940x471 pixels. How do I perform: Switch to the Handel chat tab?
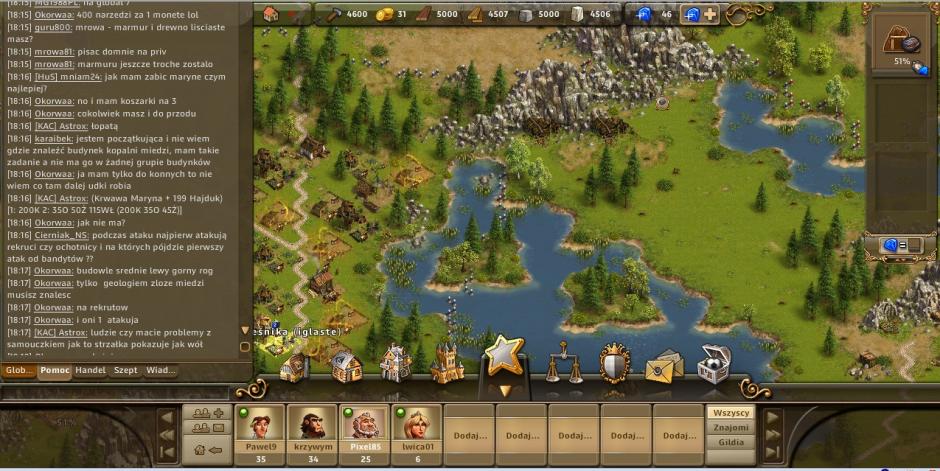point(91,370)
